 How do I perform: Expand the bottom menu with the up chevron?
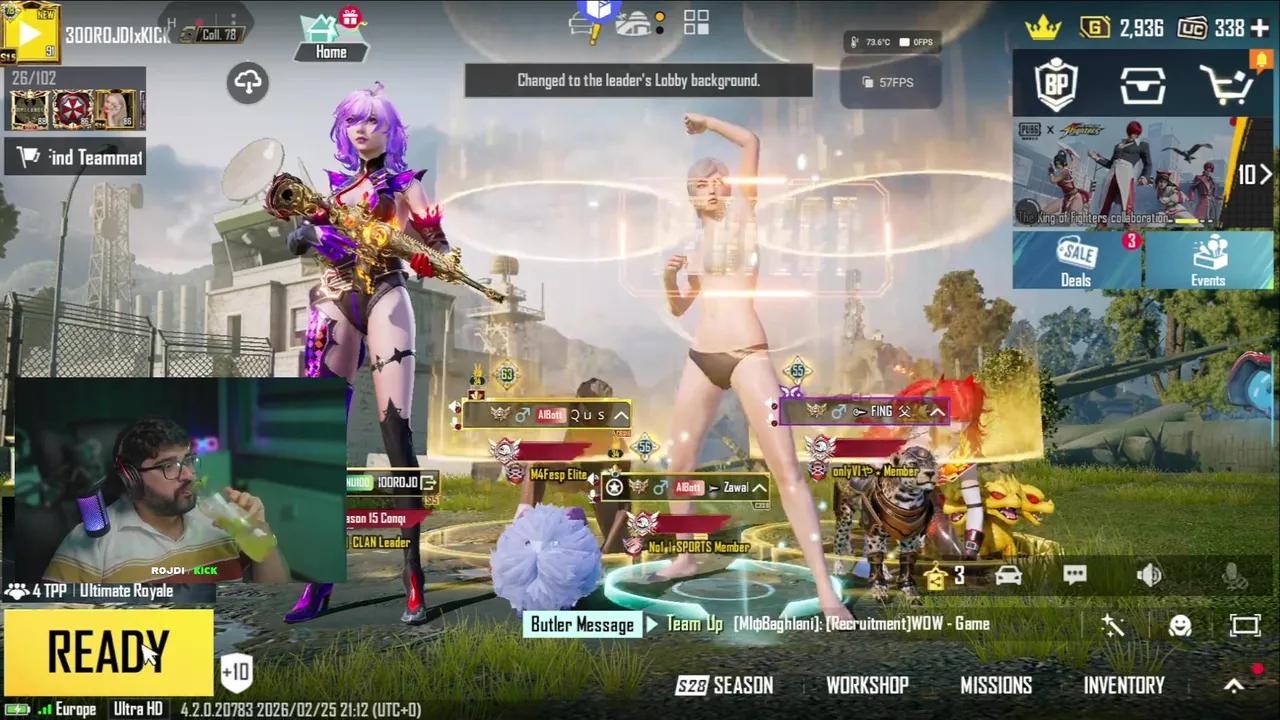click(x=1234, y=685)
